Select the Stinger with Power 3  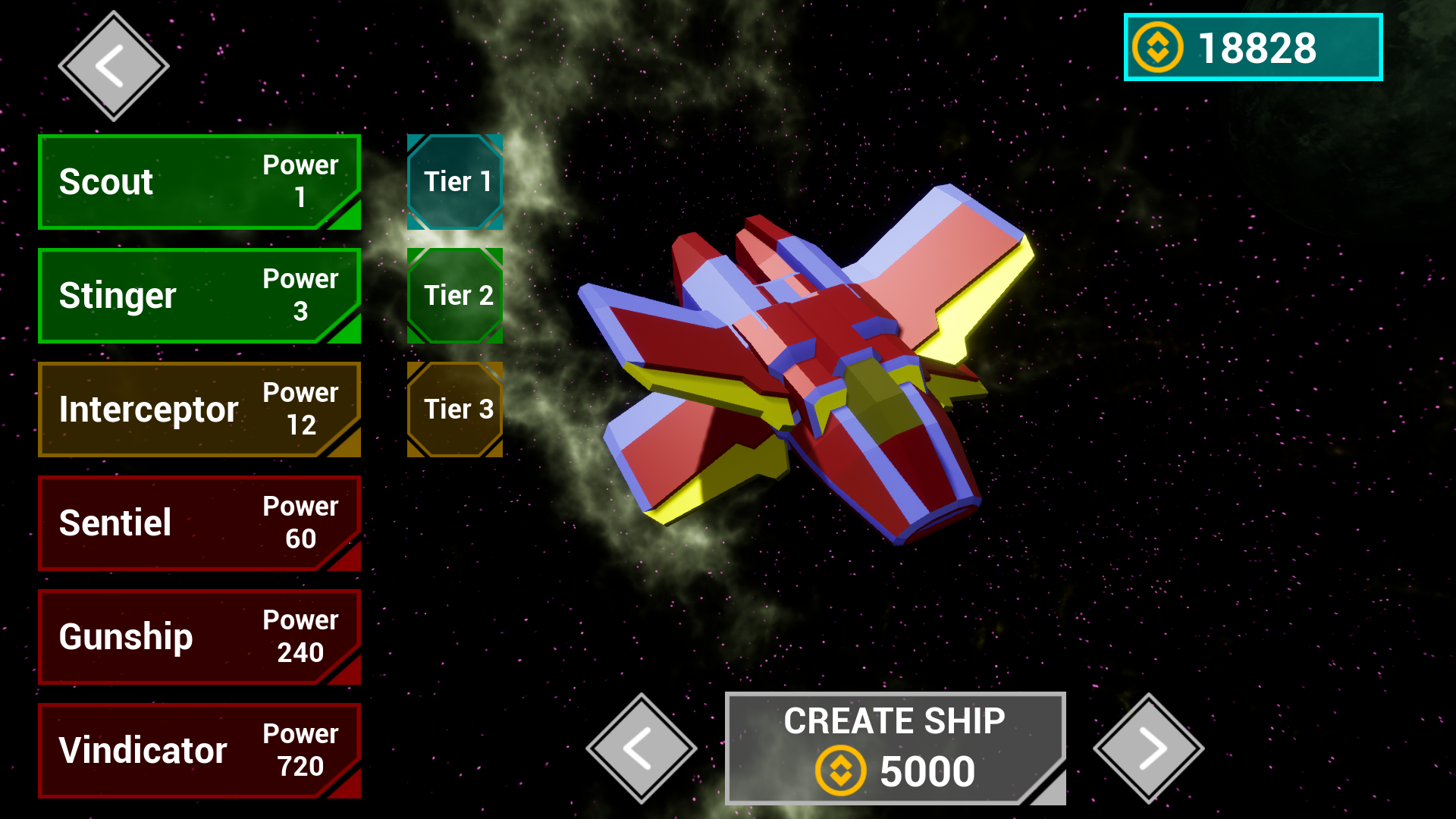coord(199,296)
